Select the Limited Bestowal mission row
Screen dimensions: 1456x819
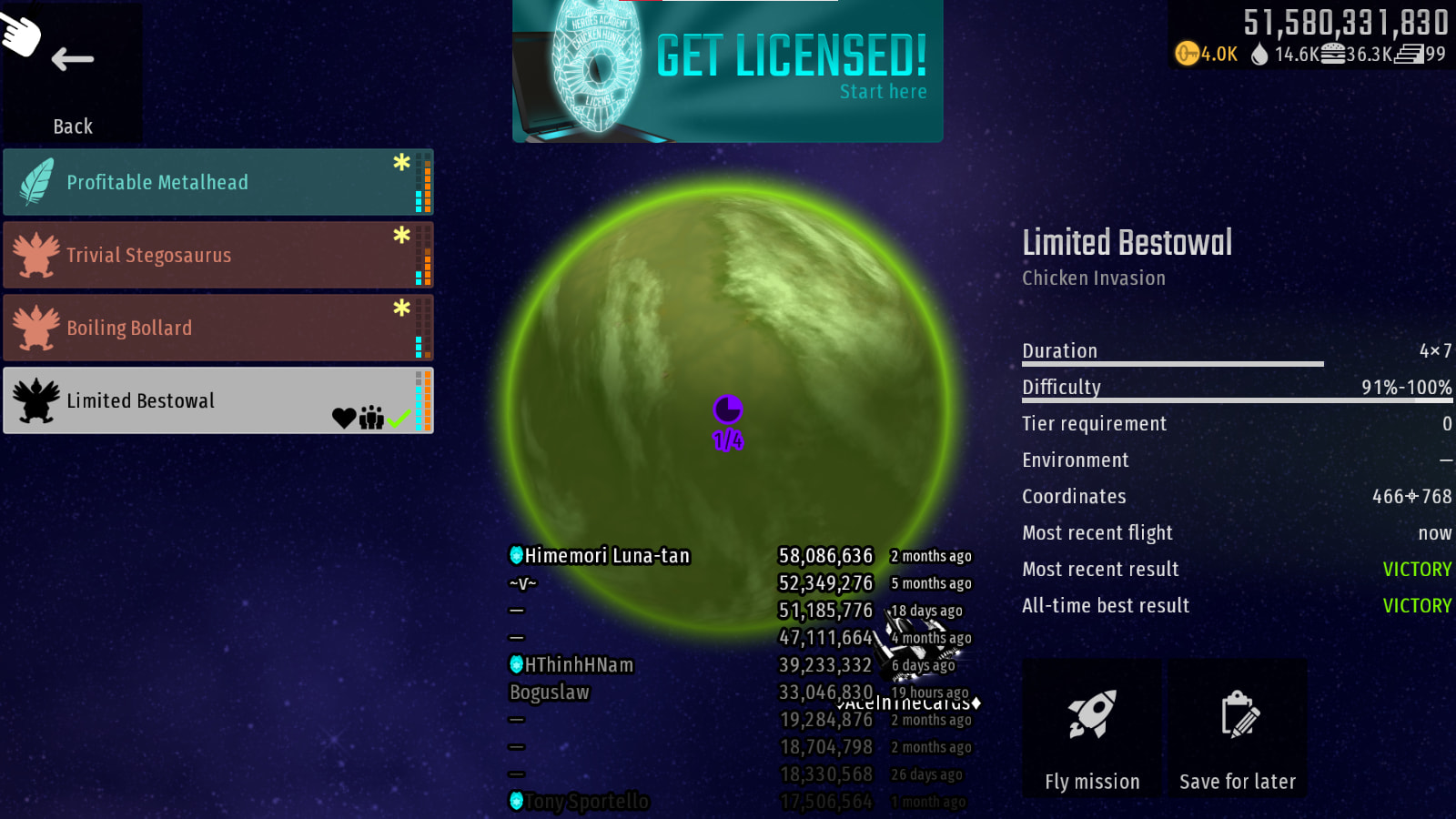217,400
